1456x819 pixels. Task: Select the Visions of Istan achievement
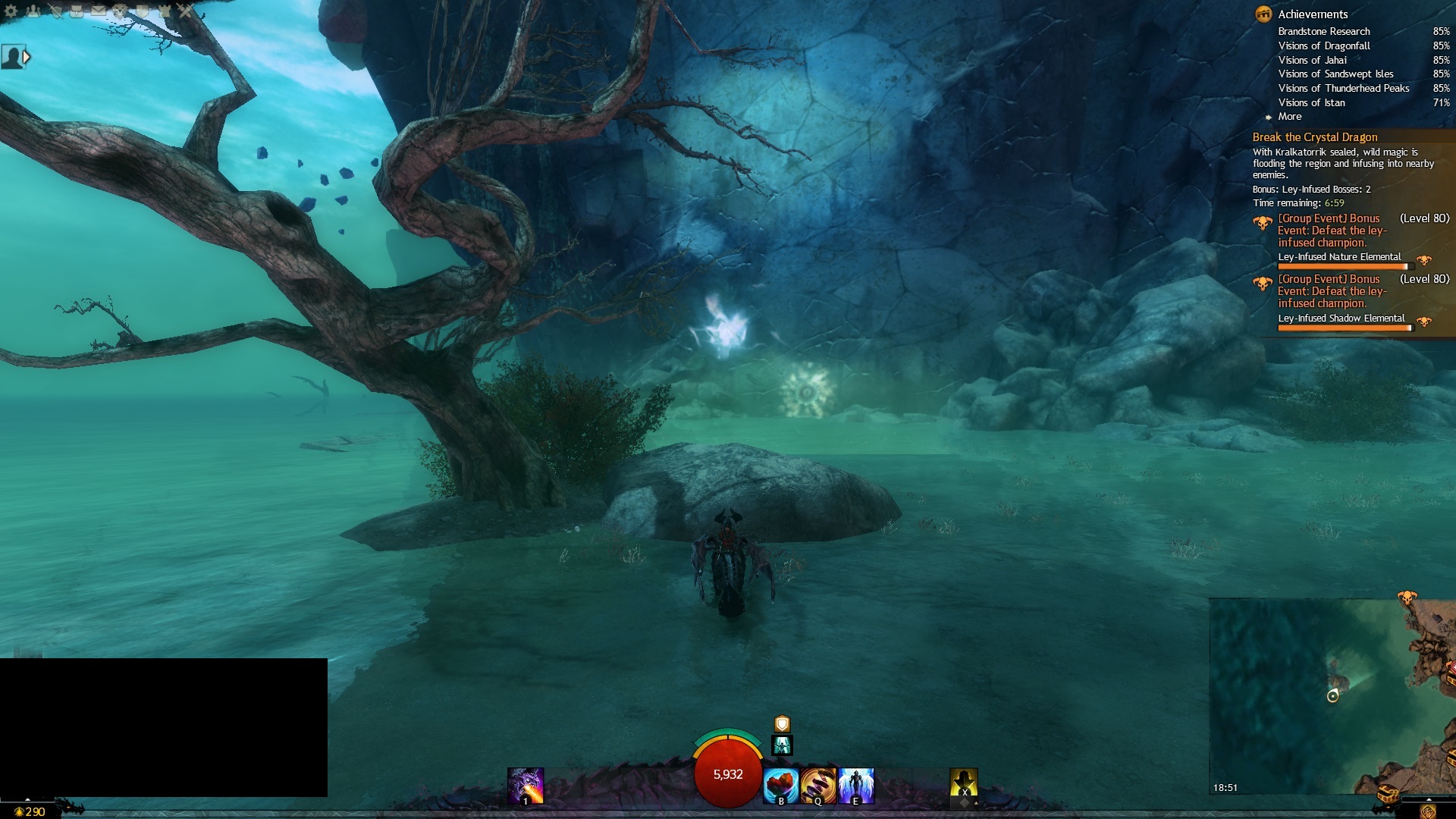(x=1311, y=102)
